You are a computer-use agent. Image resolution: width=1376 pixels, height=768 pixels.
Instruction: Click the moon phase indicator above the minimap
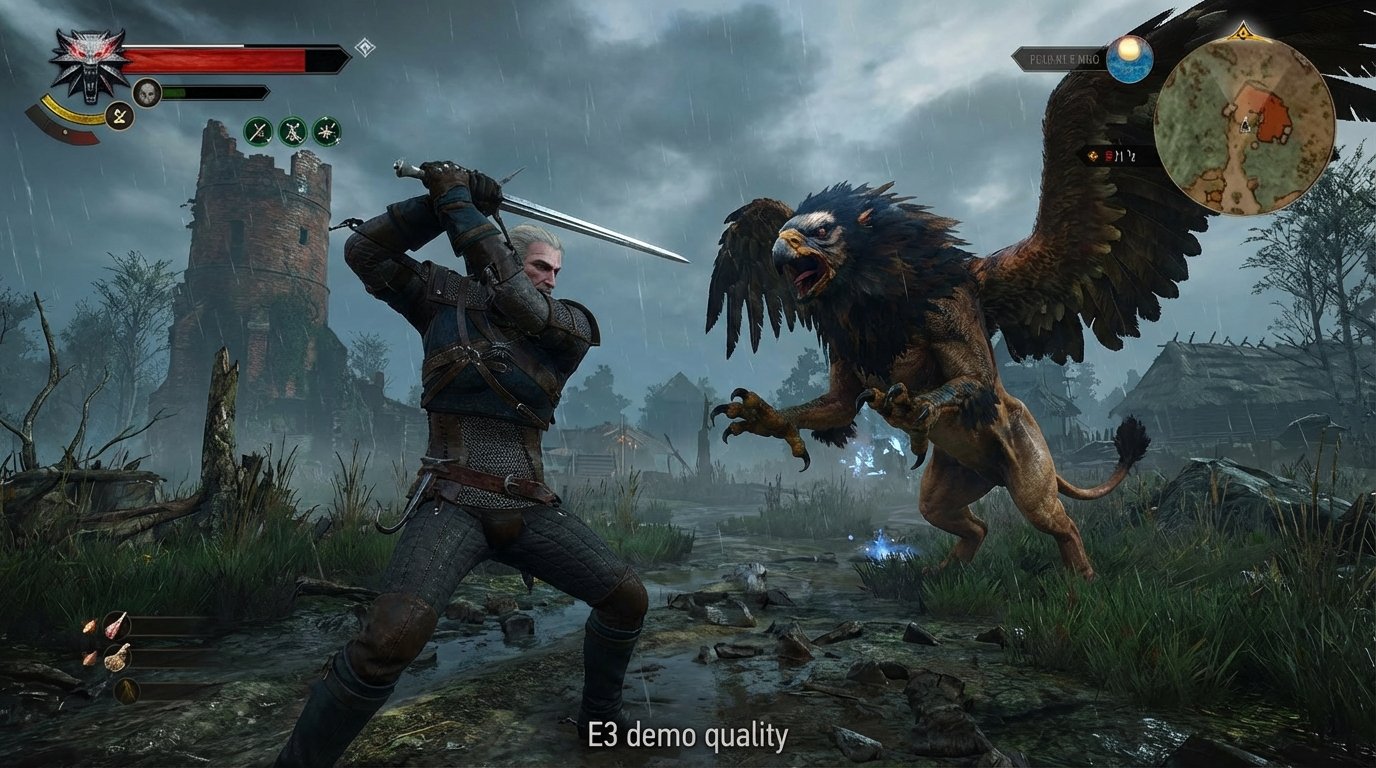[x=1128, y=57]
